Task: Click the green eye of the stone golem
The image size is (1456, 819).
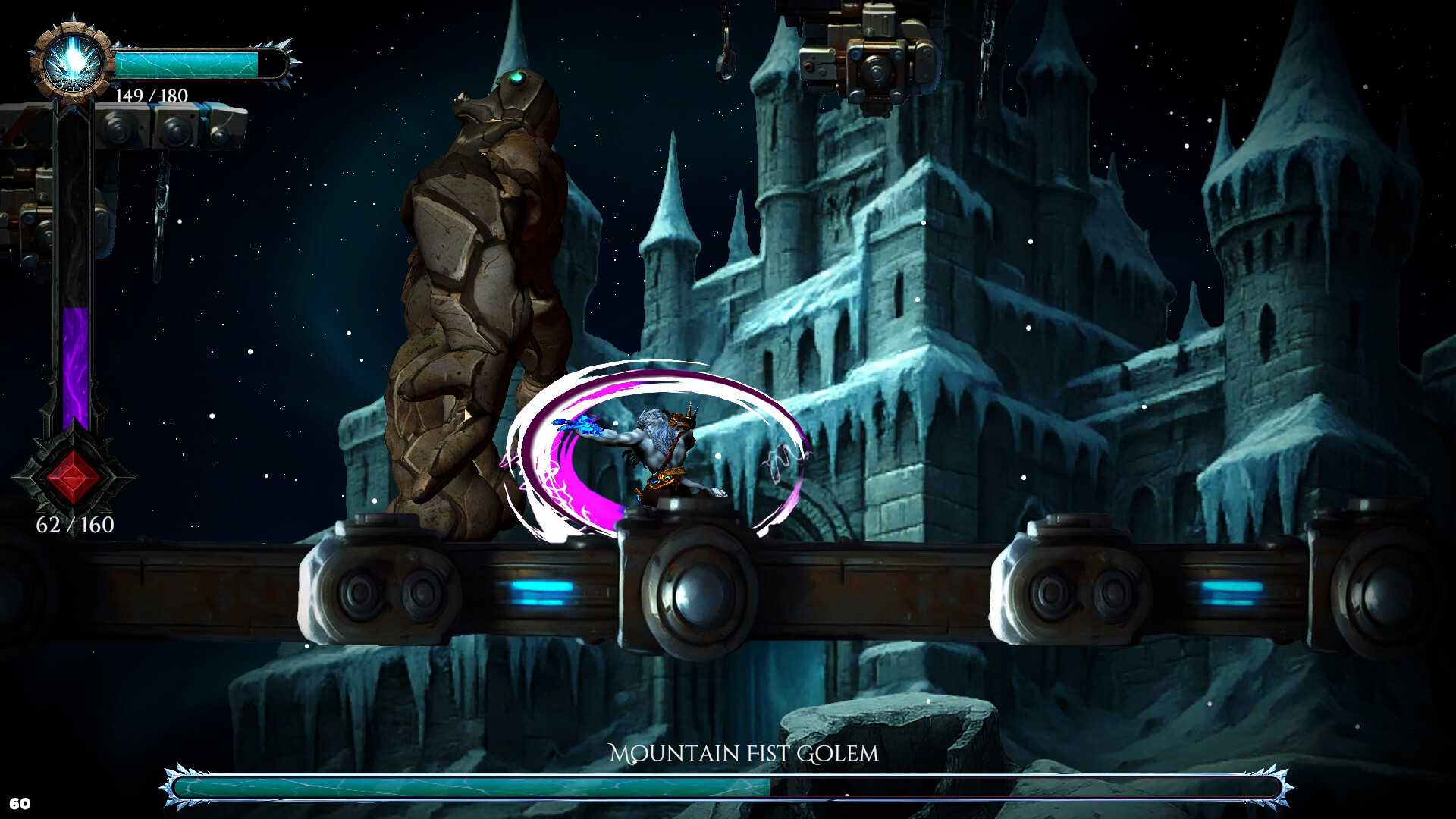Action: coord(516,77)
